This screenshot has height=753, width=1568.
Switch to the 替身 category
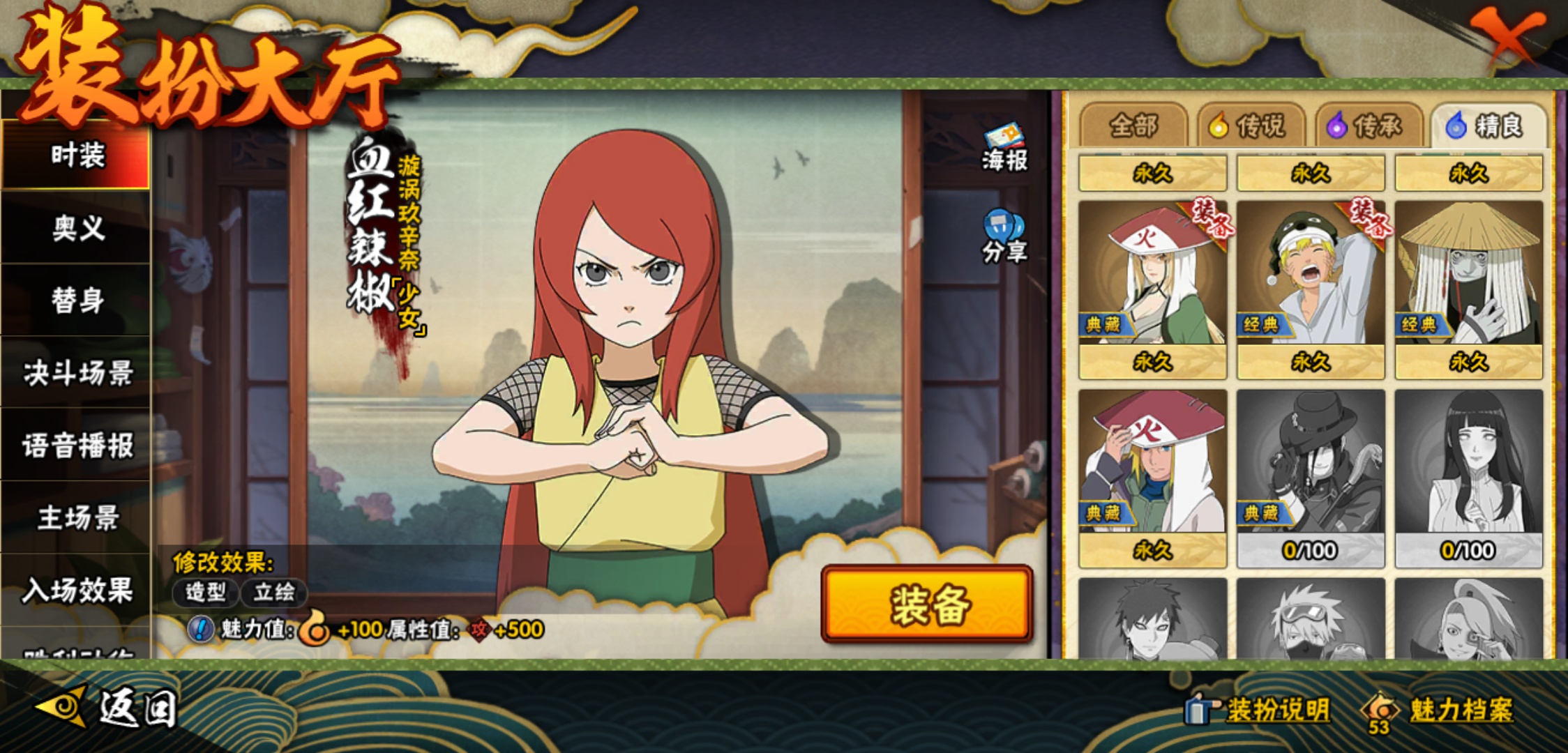pyautogui.click(x=77, y=301)
